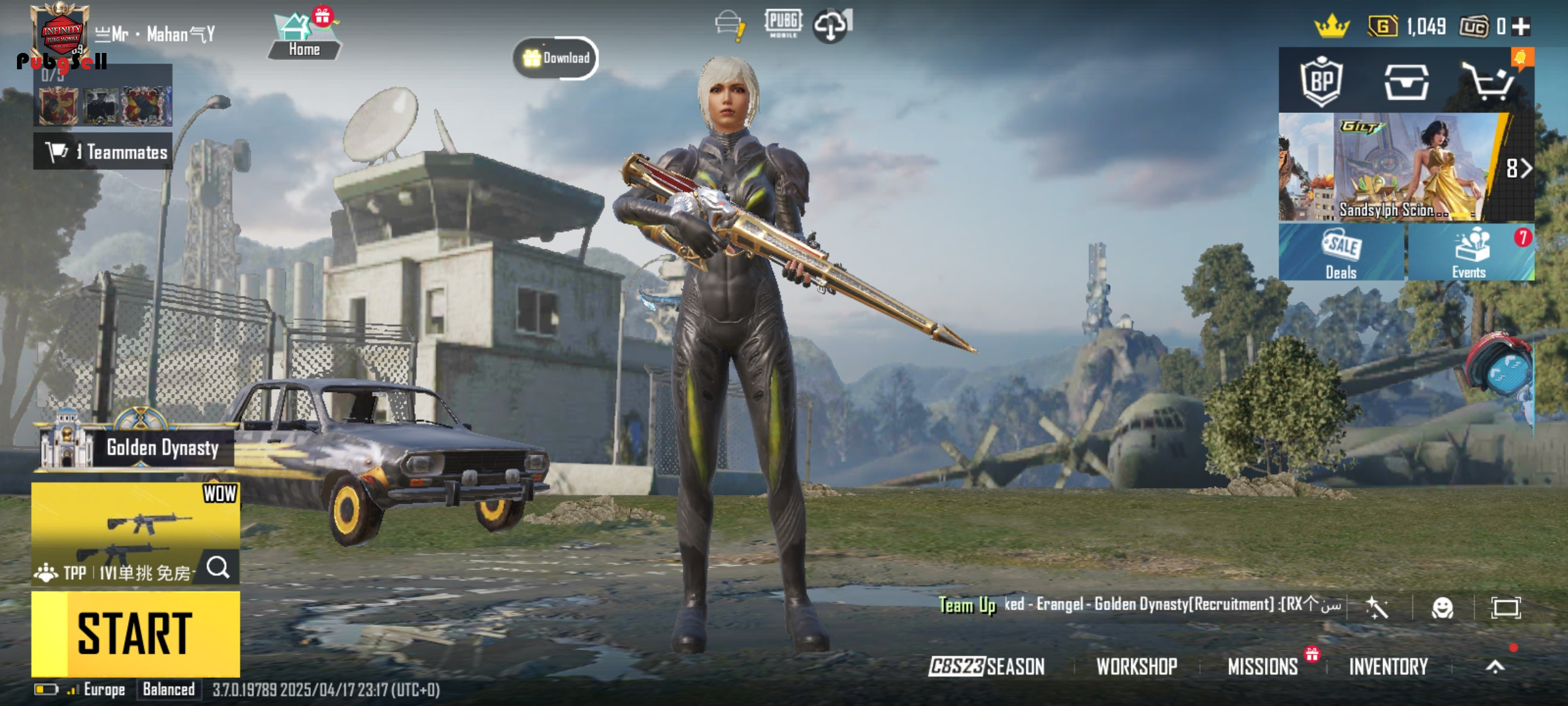1568x706 pixels.
Task: Open the Missions menu
Action: [x=1262, y=666]
